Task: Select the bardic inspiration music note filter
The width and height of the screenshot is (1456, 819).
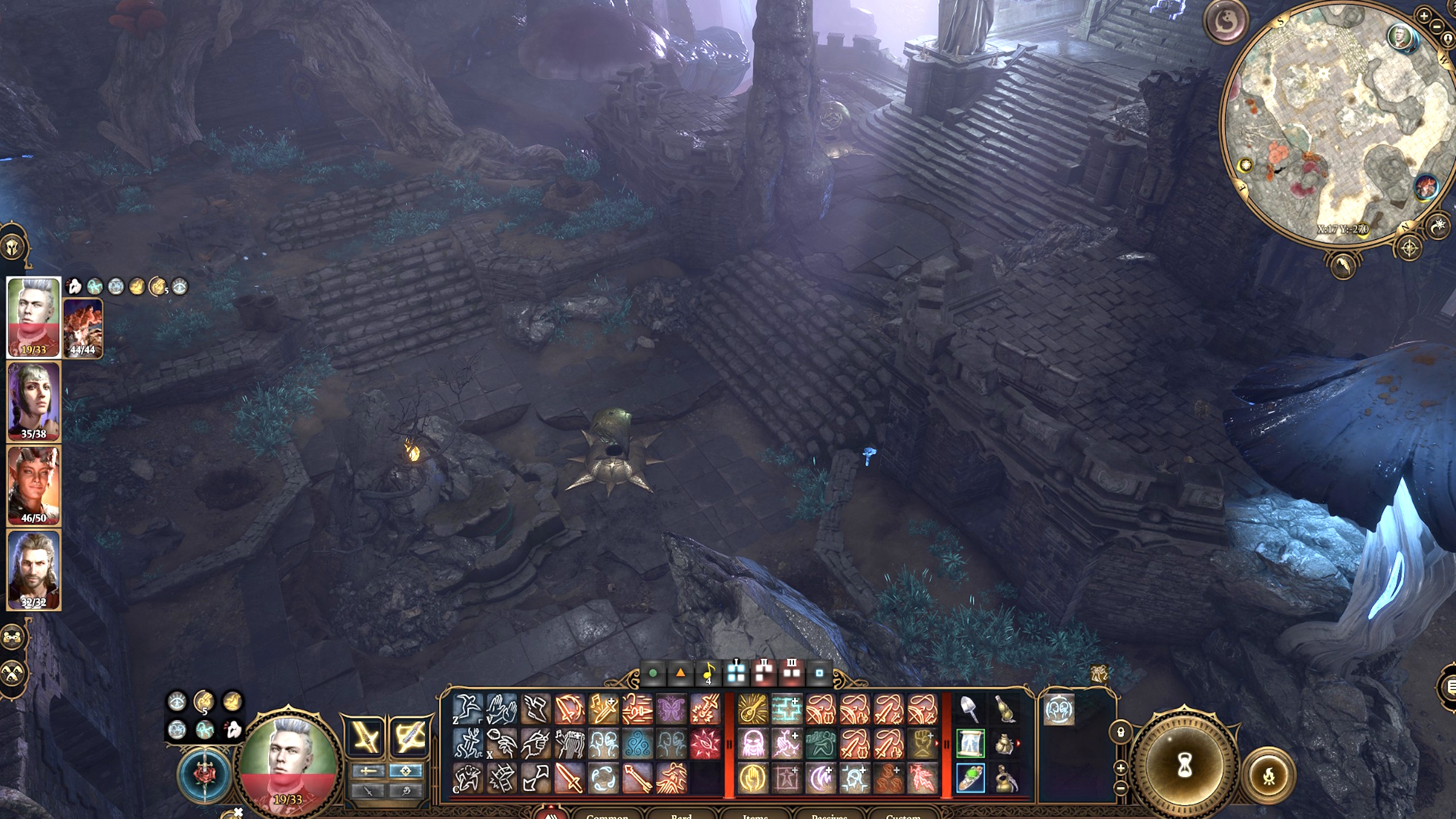Action: [x=709, y=673]
